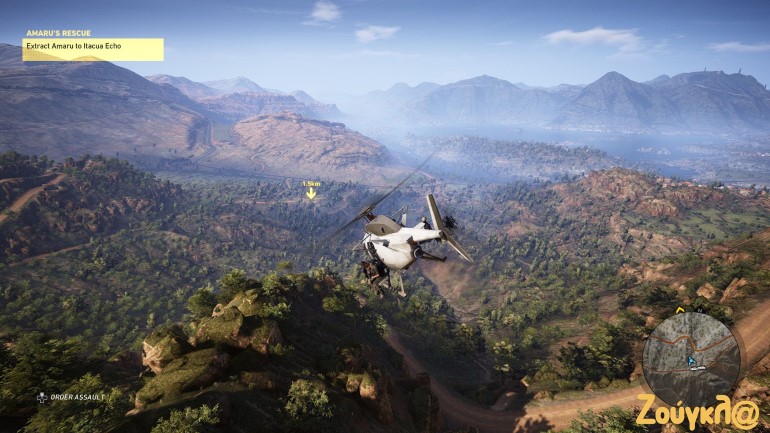
Task: Click the yellow 1.5km objective waypoint marker
Action: 311,191
